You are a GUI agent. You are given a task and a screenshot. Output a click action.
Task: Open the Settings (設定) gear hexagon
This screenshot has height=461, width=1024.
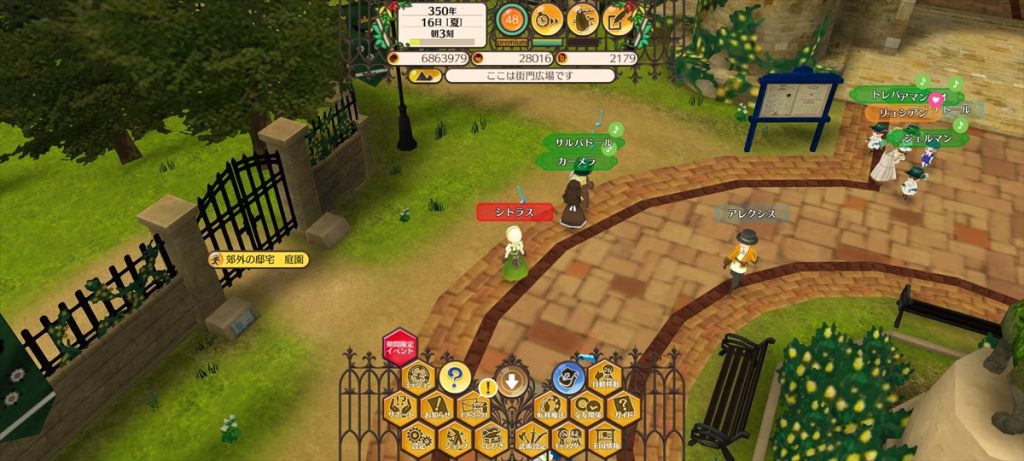[419, 438]
